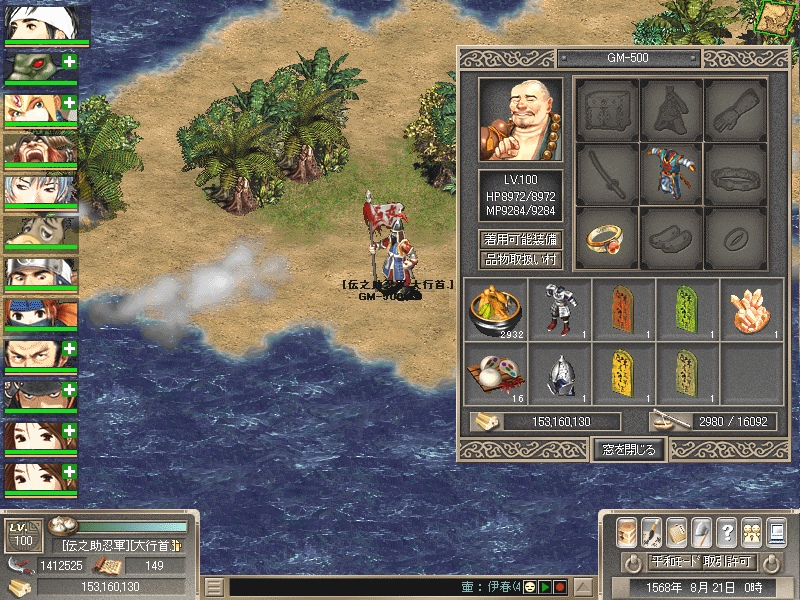Open the question mark help icon
The width and height of the screenshot is (800, 600).
click(x=727, y=532)
